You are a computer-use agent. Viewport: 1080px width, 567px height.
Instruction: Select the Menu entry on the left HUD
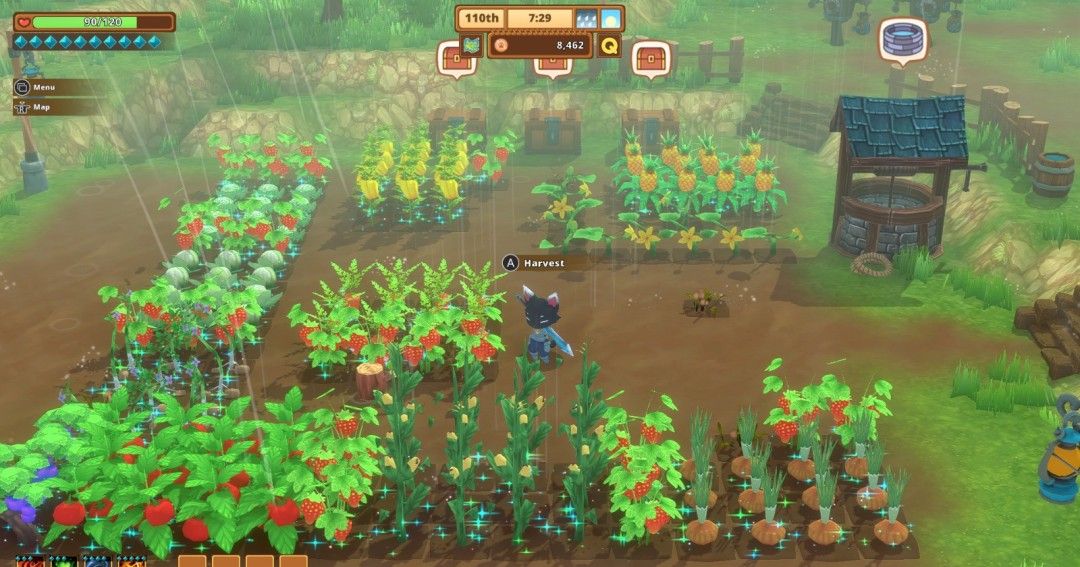coord(43,87)
